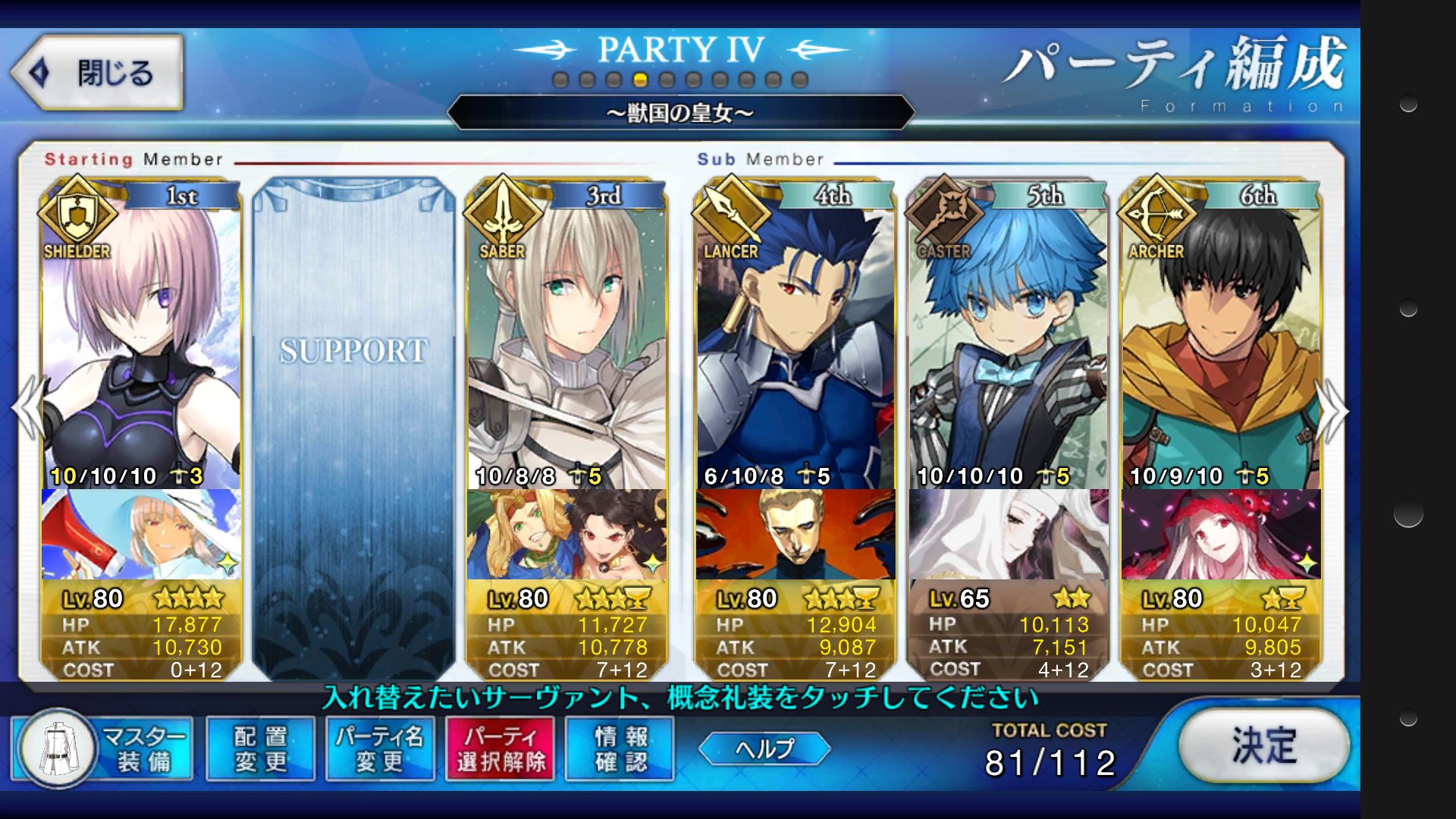Open the 配置変更 arrangement change
This screenshot has height=819, width=1456.
[x=260, y=749]
